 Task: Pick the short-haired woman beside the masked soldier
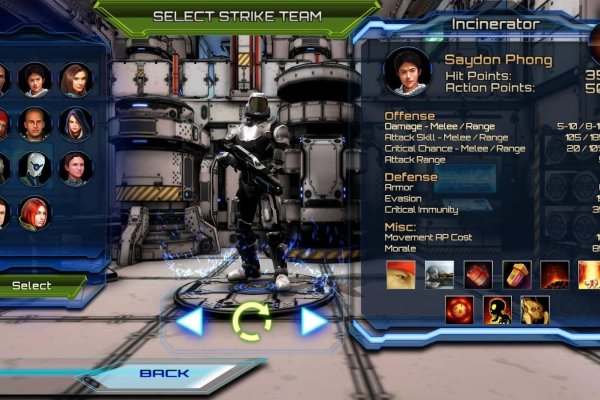75,168
